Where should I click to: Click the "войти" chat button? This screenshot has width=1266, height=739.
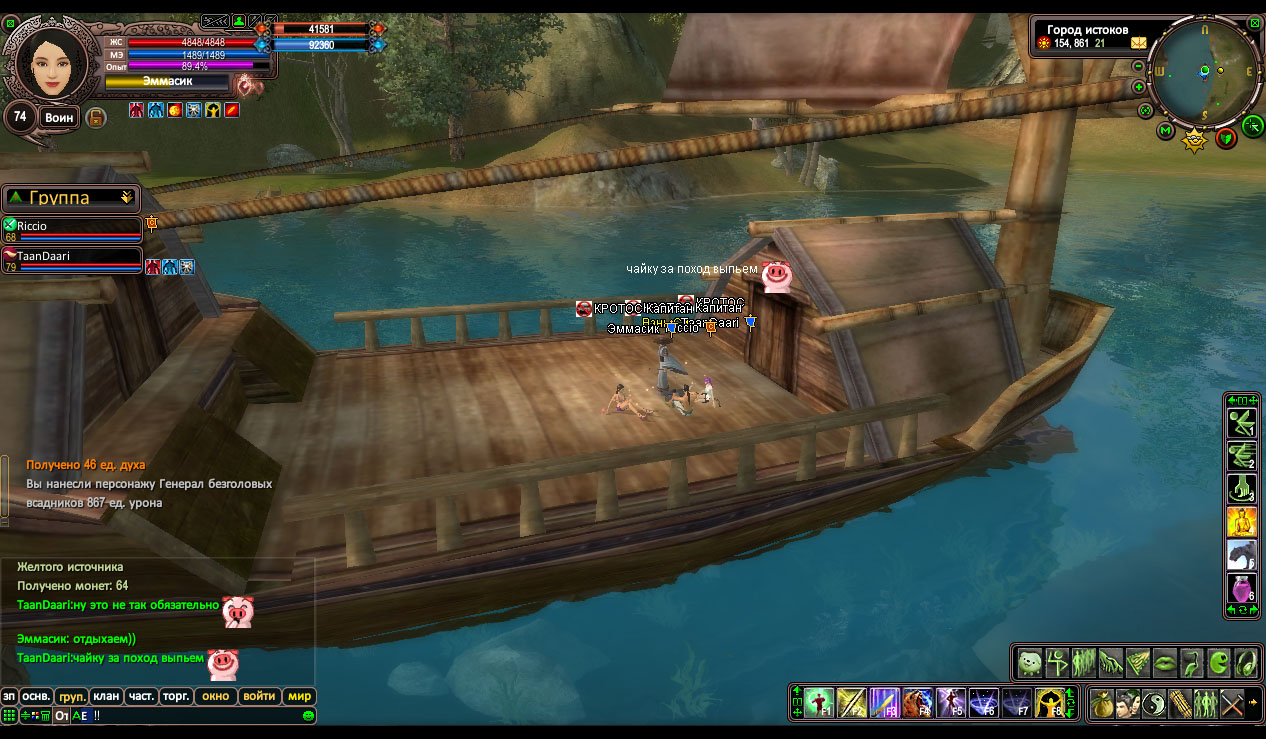[259, 696]
